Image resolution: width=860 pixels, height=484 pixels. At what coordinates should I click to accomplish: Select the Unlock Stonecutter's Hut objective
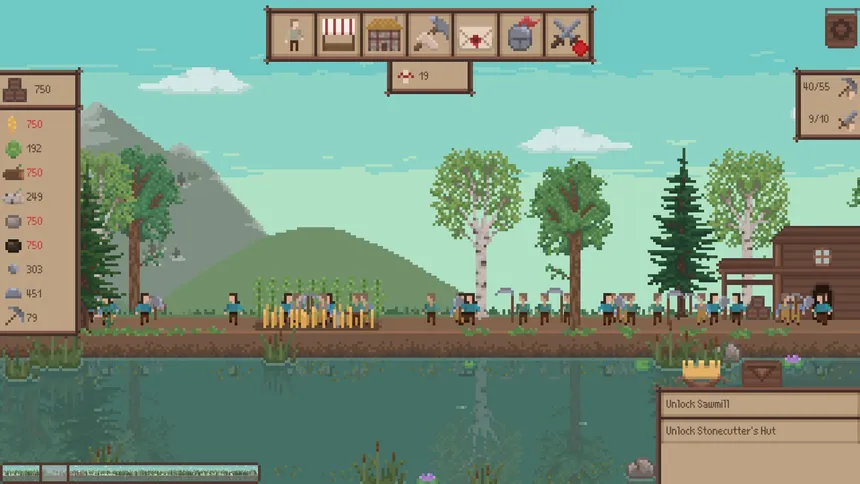click(756, 431)
